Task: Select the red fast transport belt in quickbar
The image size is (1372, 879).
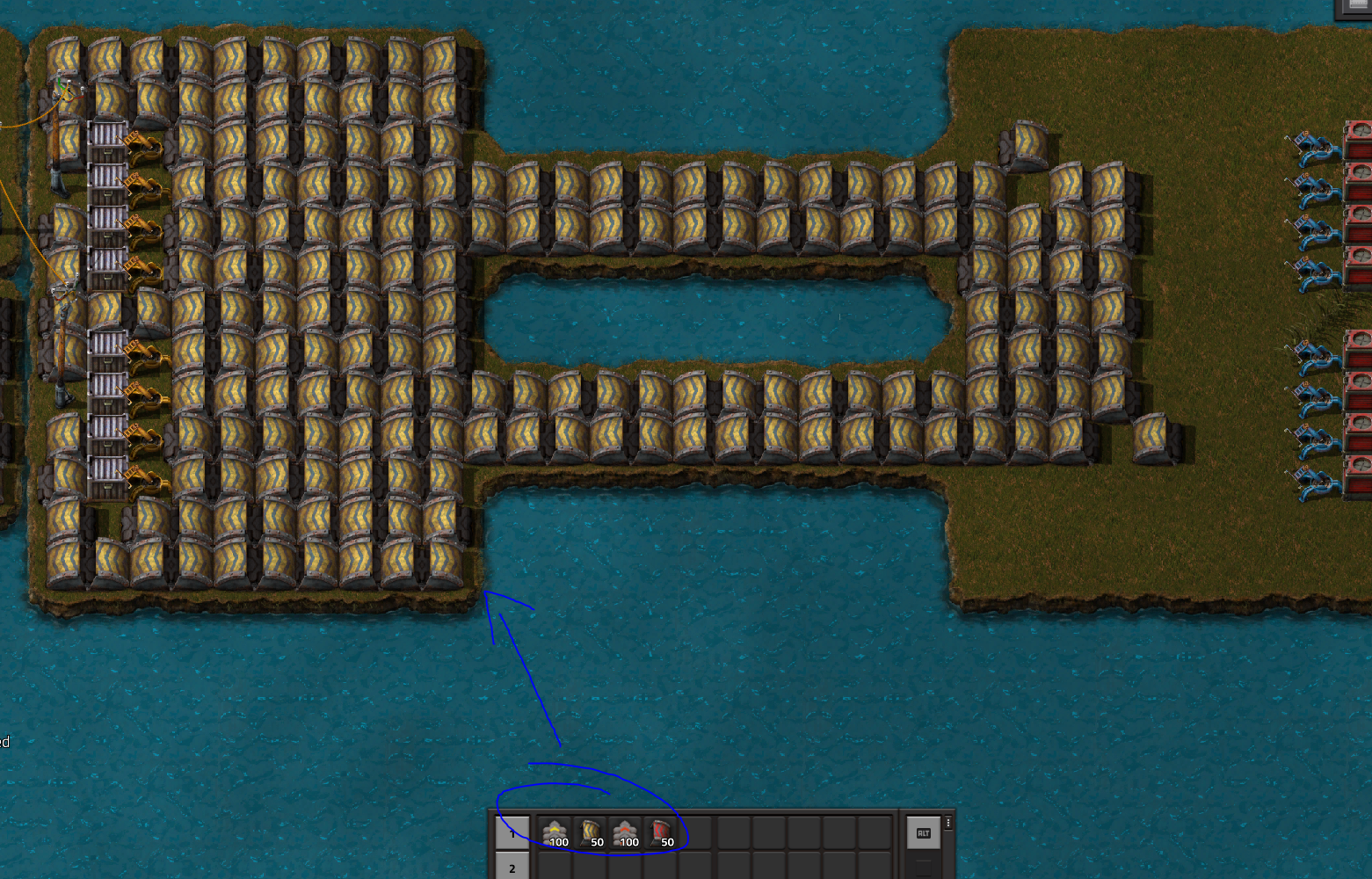Action: (x=625, y=832)
